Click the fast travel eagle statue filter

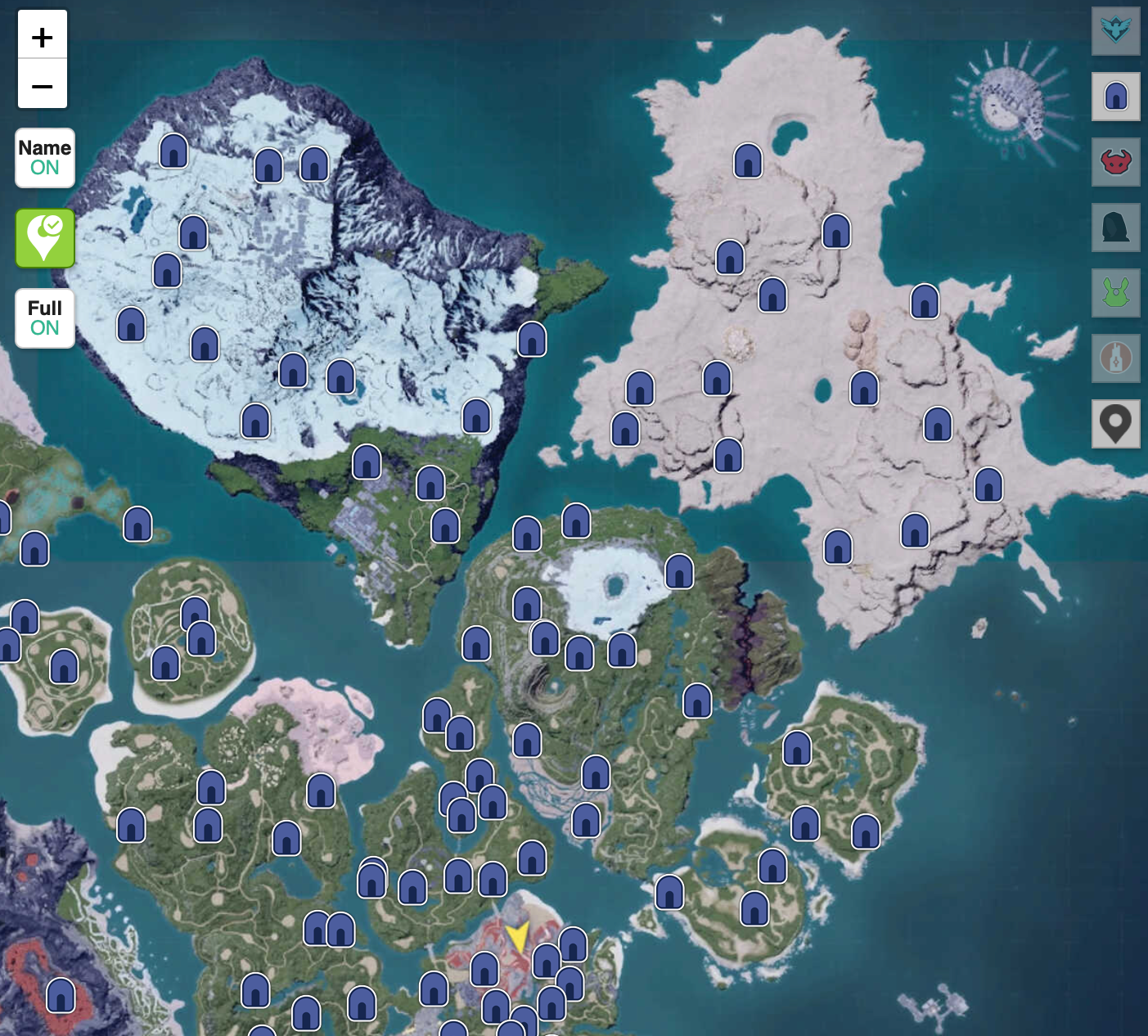1115,32
